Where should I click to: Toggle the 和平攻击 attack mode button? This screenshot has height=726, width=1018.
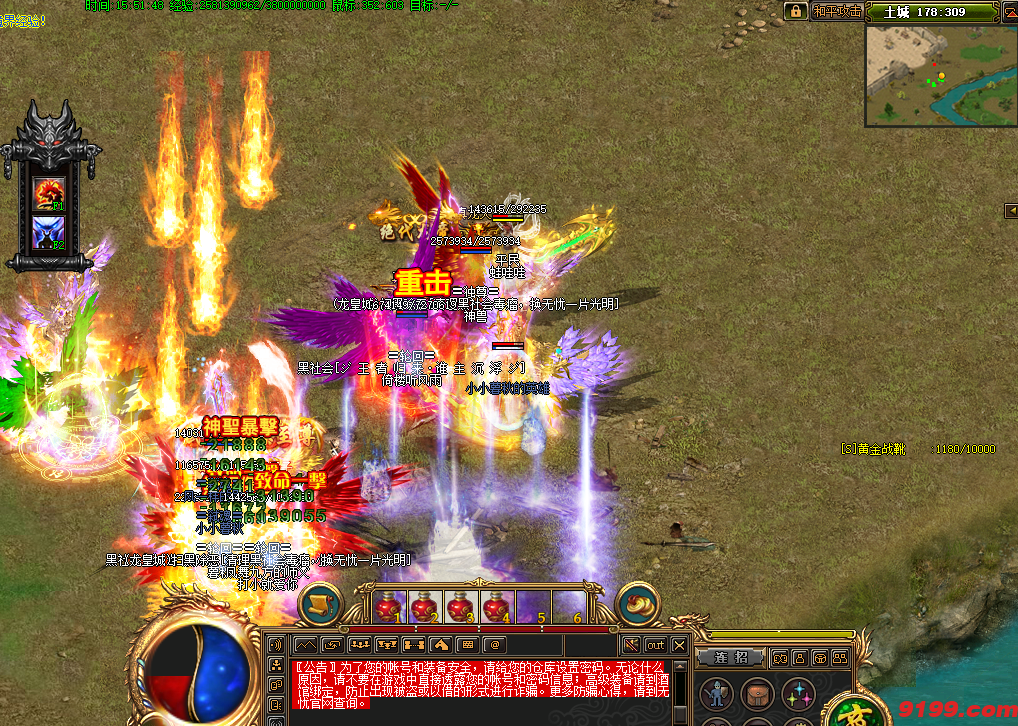point(836,11)
